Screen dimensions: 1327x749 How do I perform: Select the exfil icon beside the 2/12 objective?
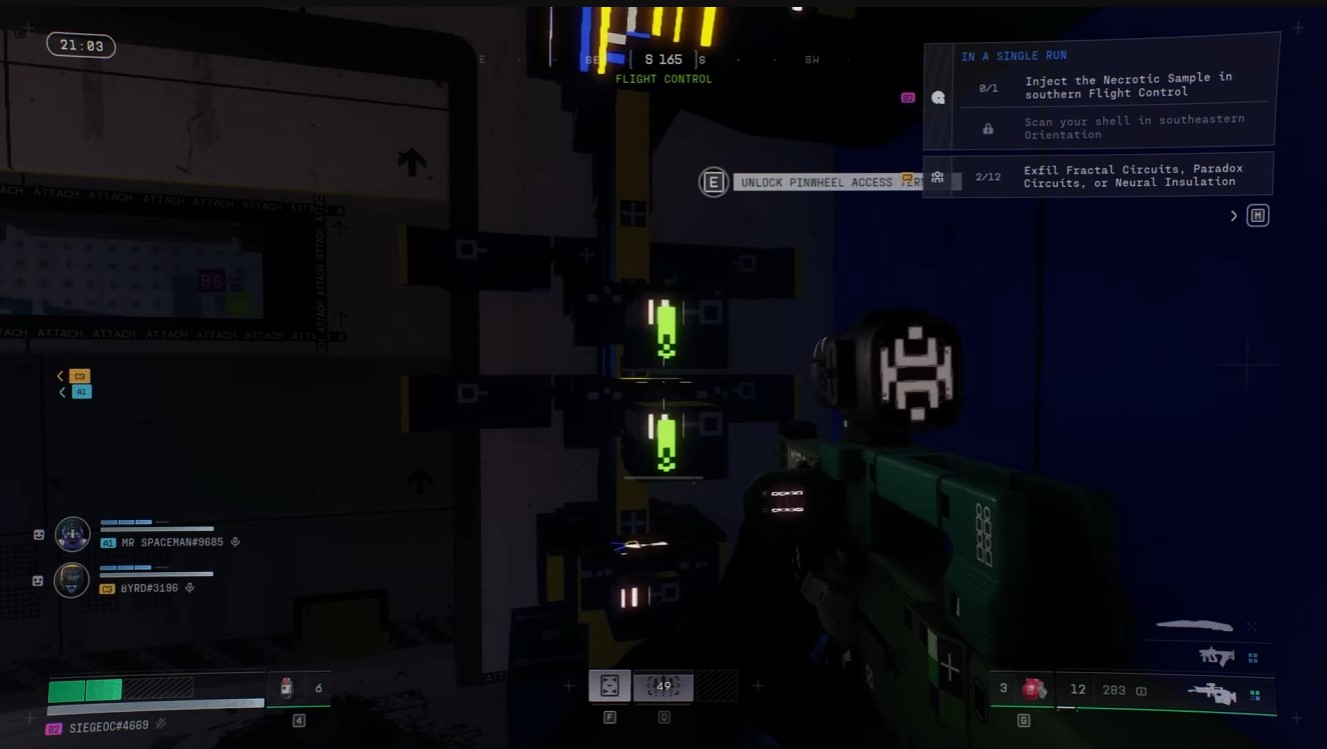coord(937,173)
